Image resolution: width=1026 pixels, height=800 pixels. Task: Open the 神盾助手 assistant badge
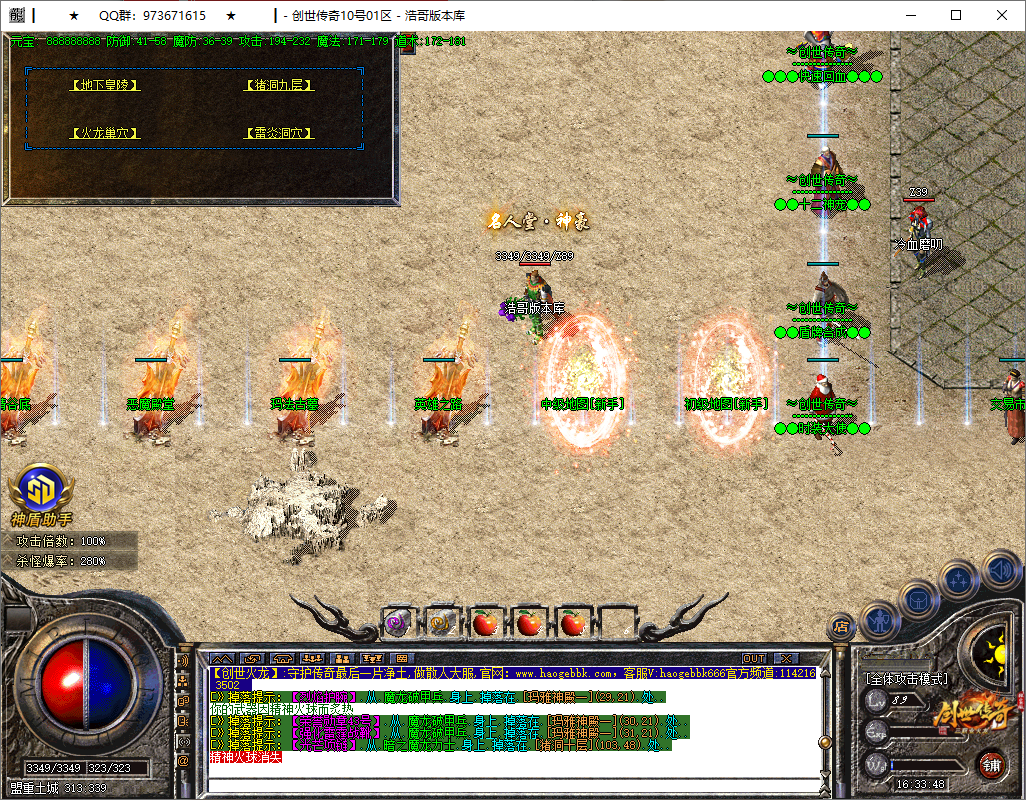[41, 490]
